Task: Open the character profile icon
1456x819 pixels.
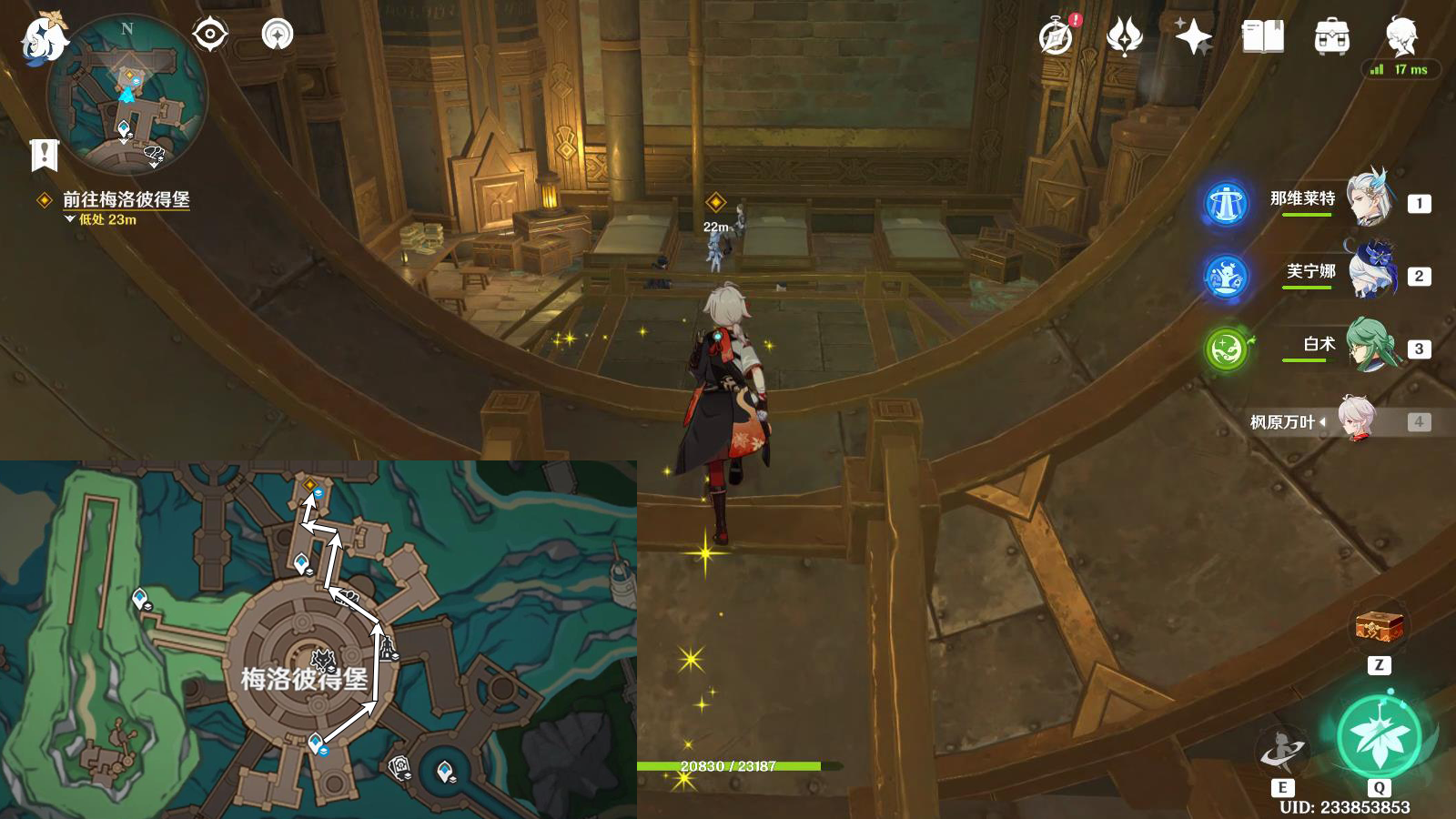Action: pyautogui.click(x=1401, y=35)
